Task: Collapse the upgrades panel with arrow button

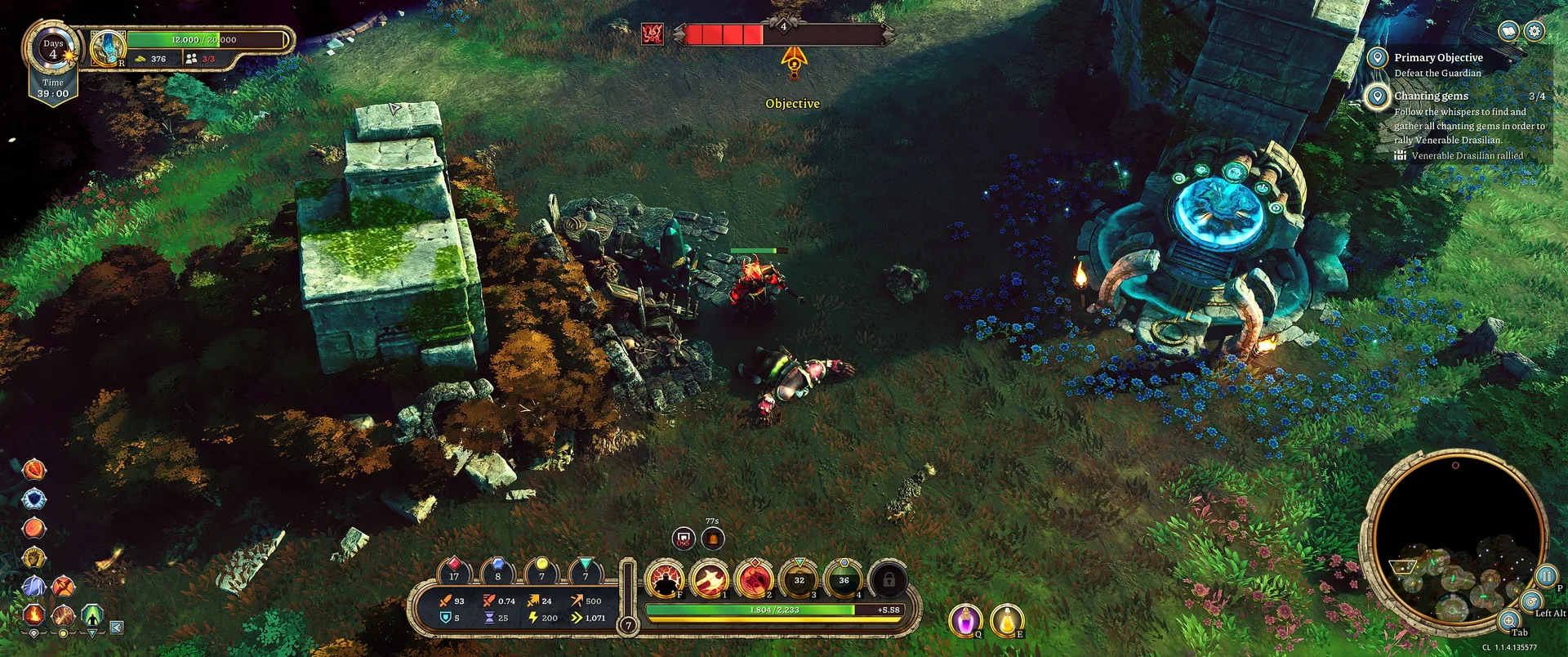Action: pyautogui.click(x=117, y=628)
